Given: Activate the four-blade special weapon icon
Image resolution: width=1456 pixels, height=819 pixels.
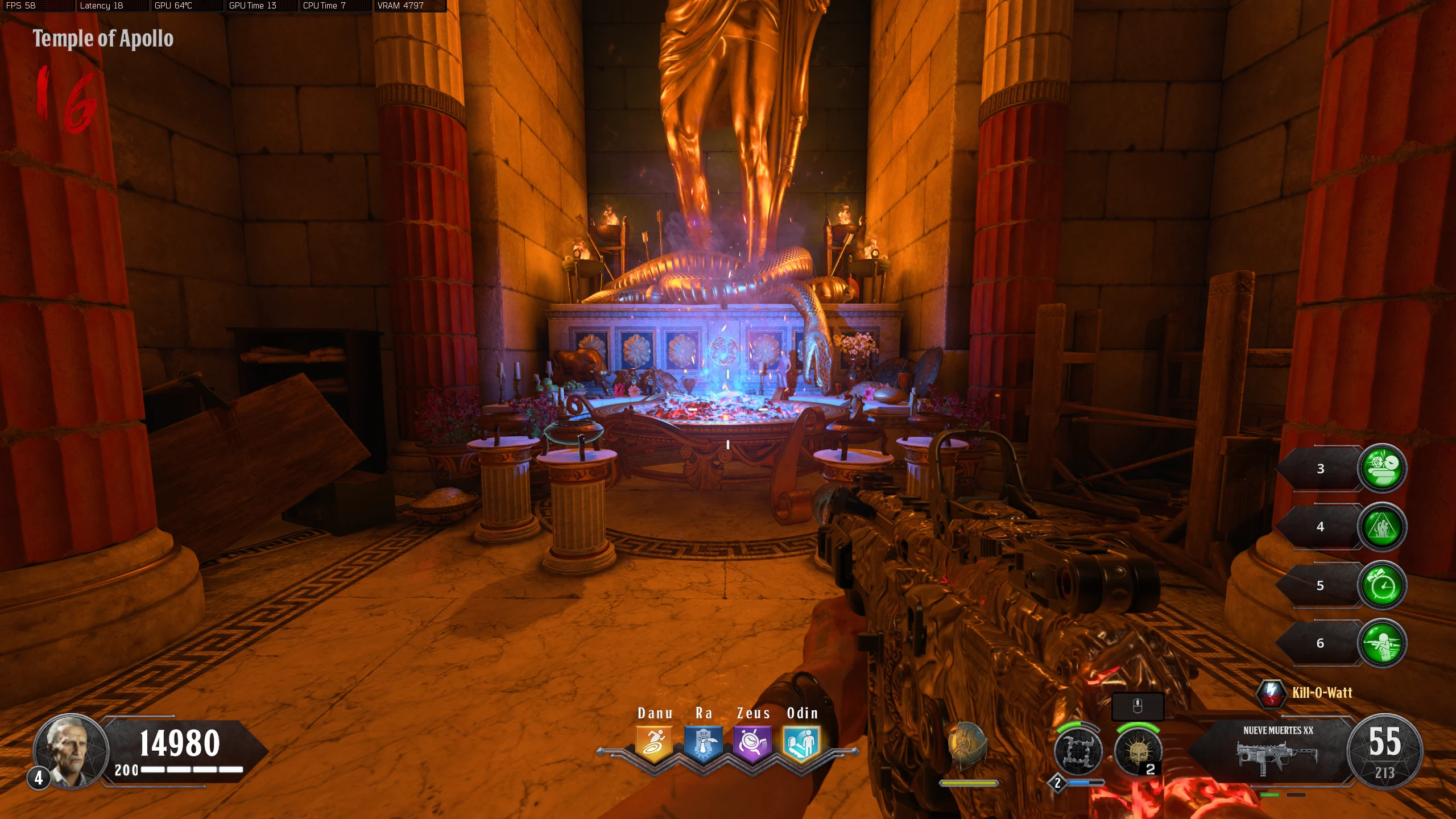Looking at the screenshot, I should (x=1078, y=751).
